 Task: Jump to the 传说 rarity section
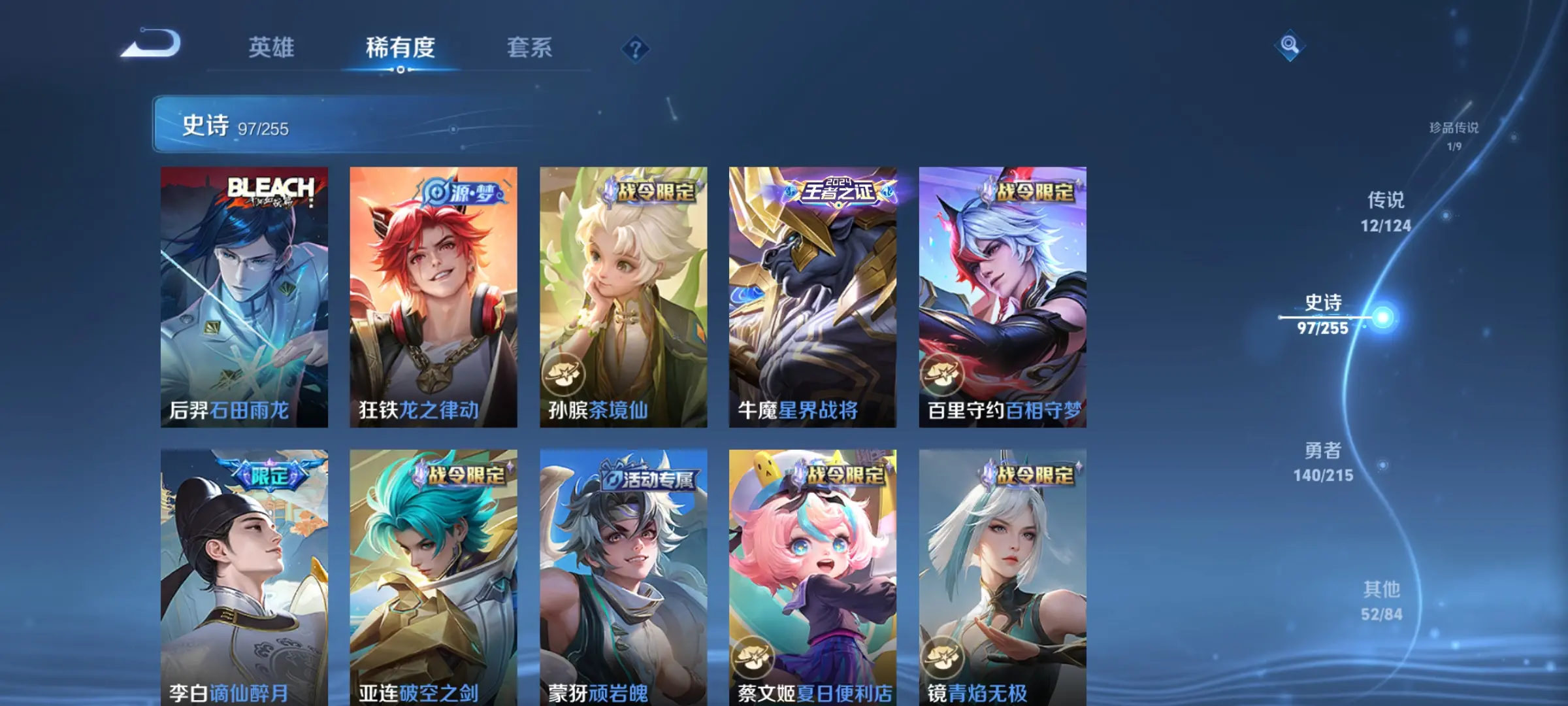pos(1386,211)
